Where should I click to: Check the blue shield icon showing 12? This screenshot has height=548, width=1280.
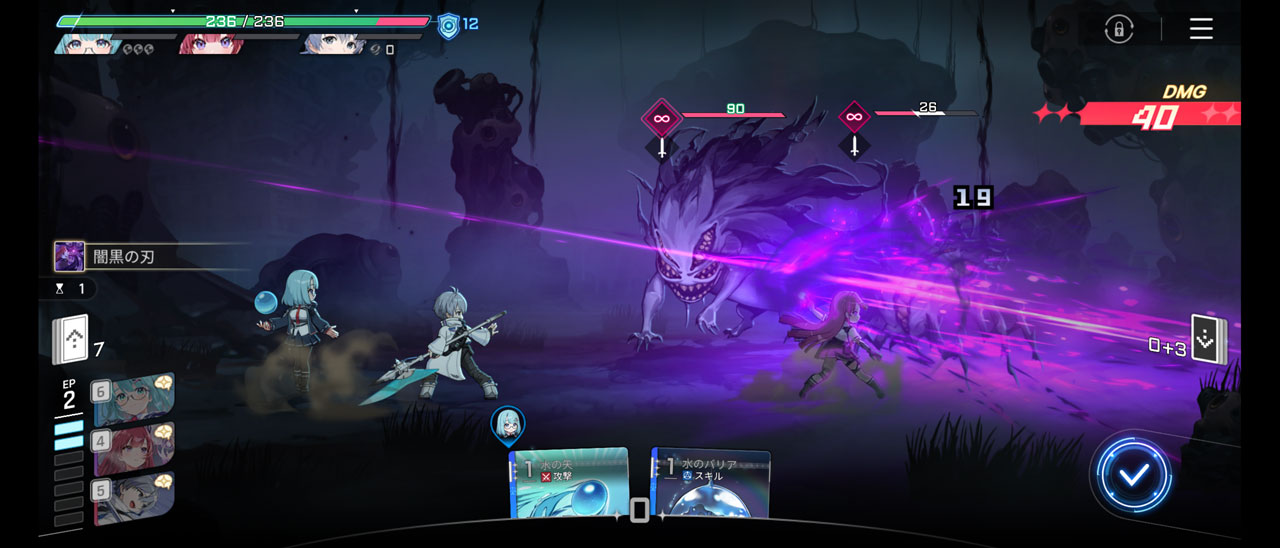[x=449, y=26]
